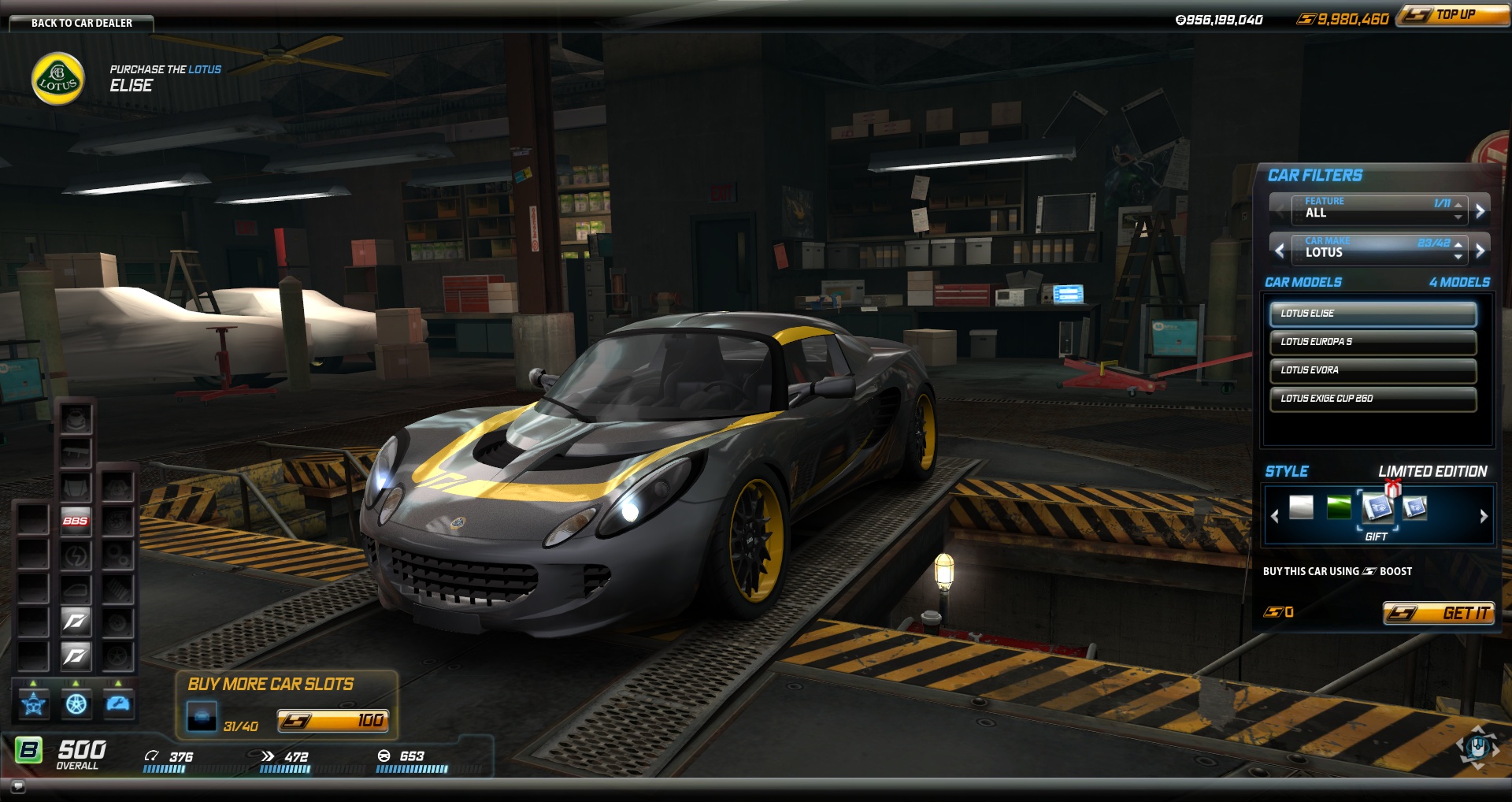Switch to the previous car make
The image size is (1512, 802).
pyautogui.click(x=1280, y=251)
